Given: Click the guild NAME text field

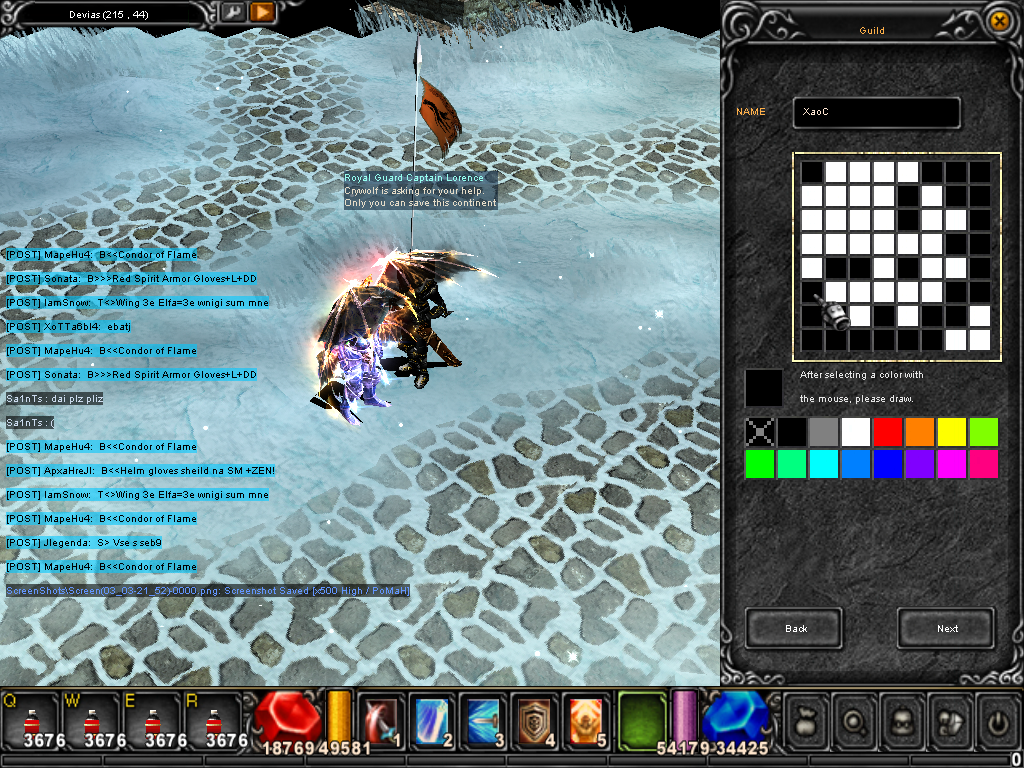Looking at the screenshot, I should pos(876,113).
